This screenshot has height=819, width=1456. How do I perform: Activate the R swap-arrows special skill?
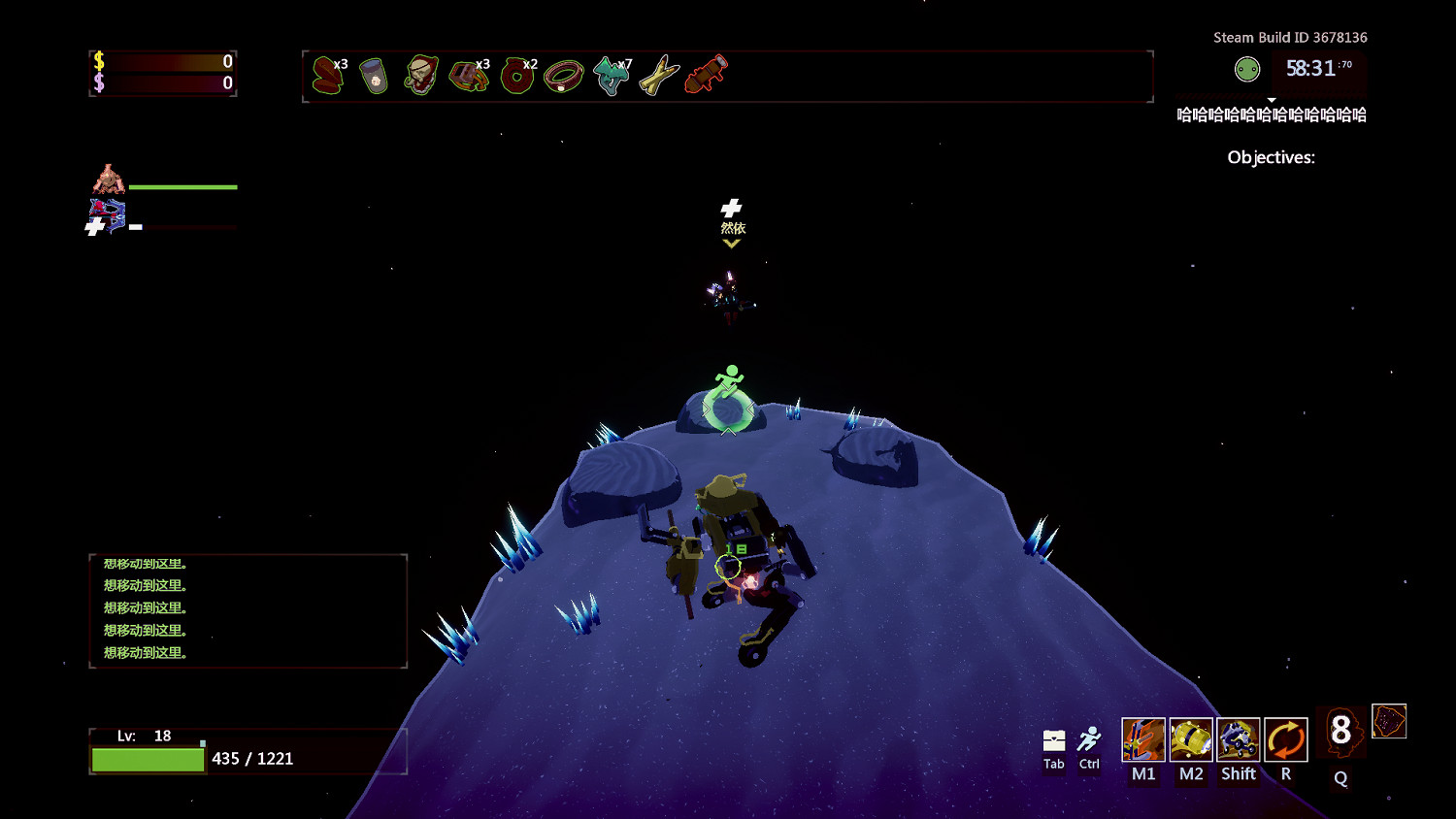(x=1286, y=740)
